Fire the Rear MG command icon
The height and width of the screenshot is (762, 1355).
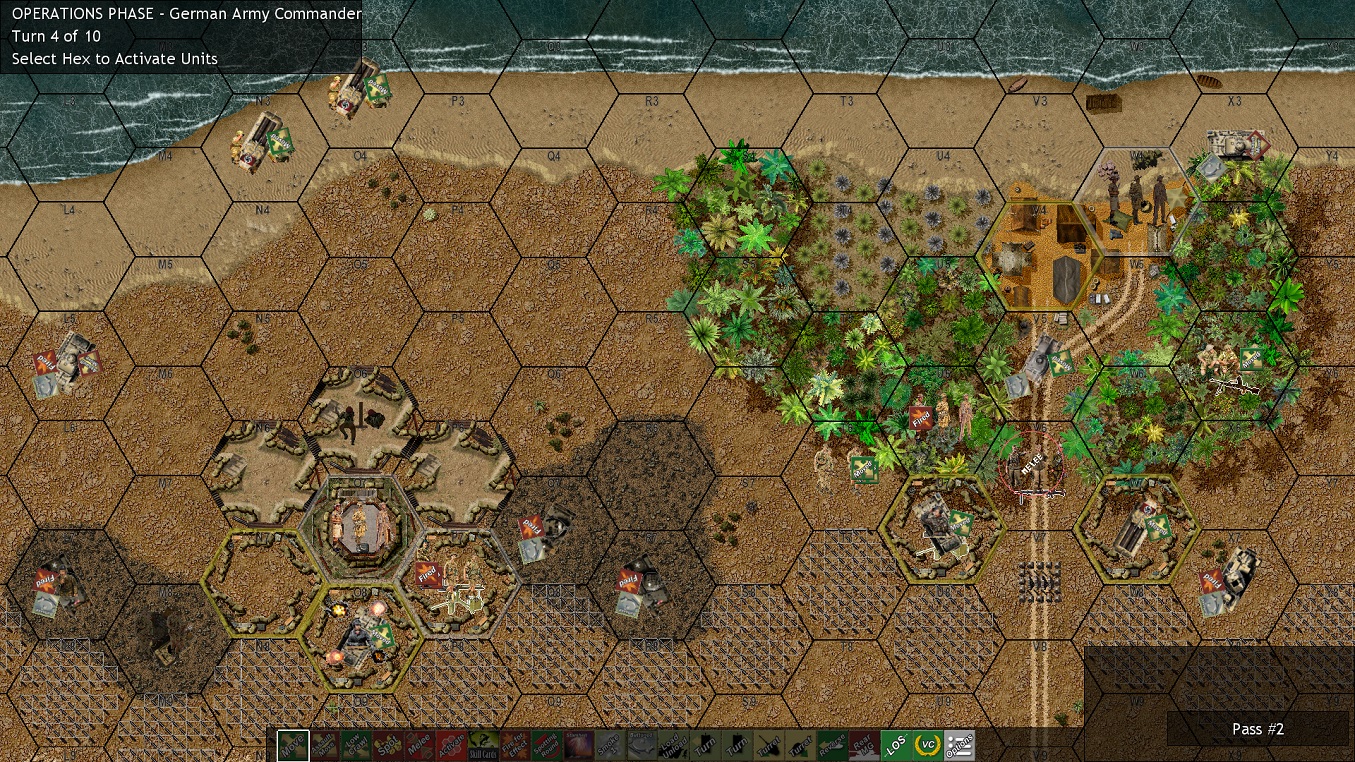(x=862, y=744)
